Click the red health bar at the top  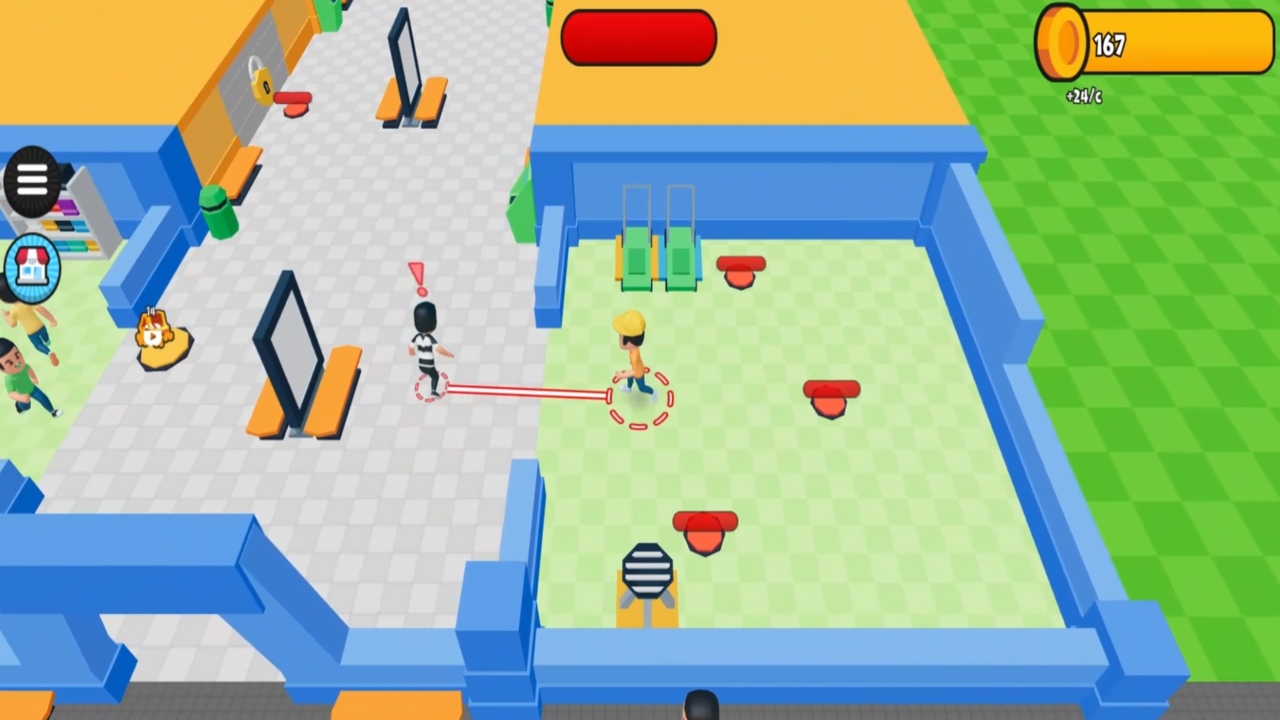tap(638, 38)
